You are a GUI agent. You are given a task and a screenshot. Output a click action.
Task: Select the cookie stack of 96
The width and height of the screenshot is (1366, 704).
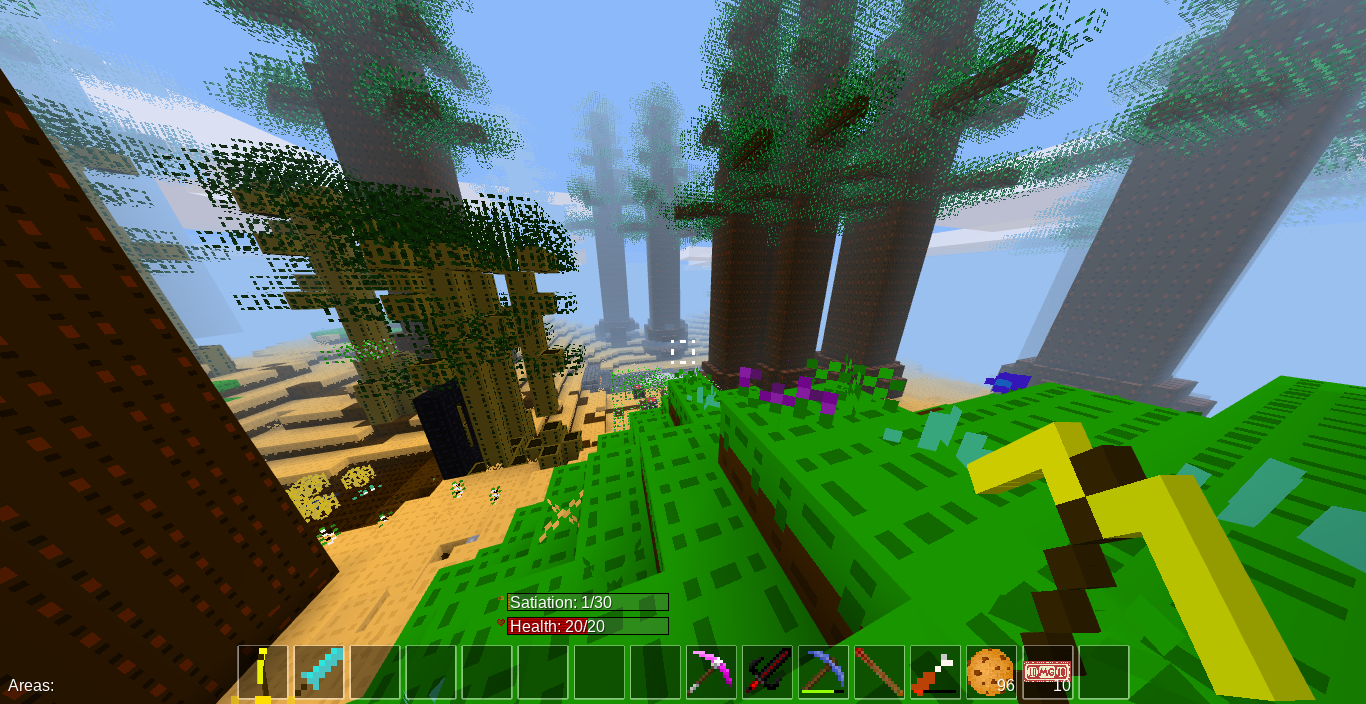(991, 672)
